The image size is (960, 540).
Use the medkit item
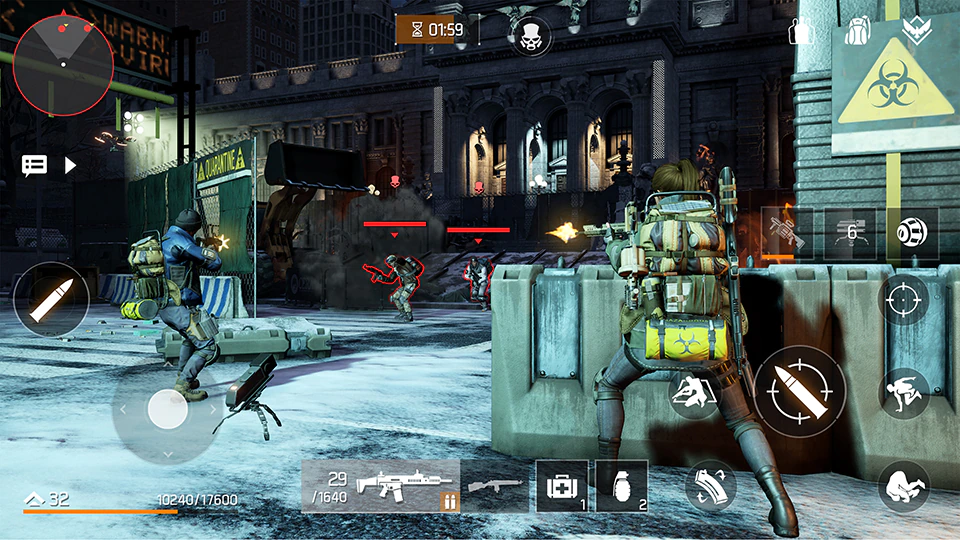coord(561,486)
